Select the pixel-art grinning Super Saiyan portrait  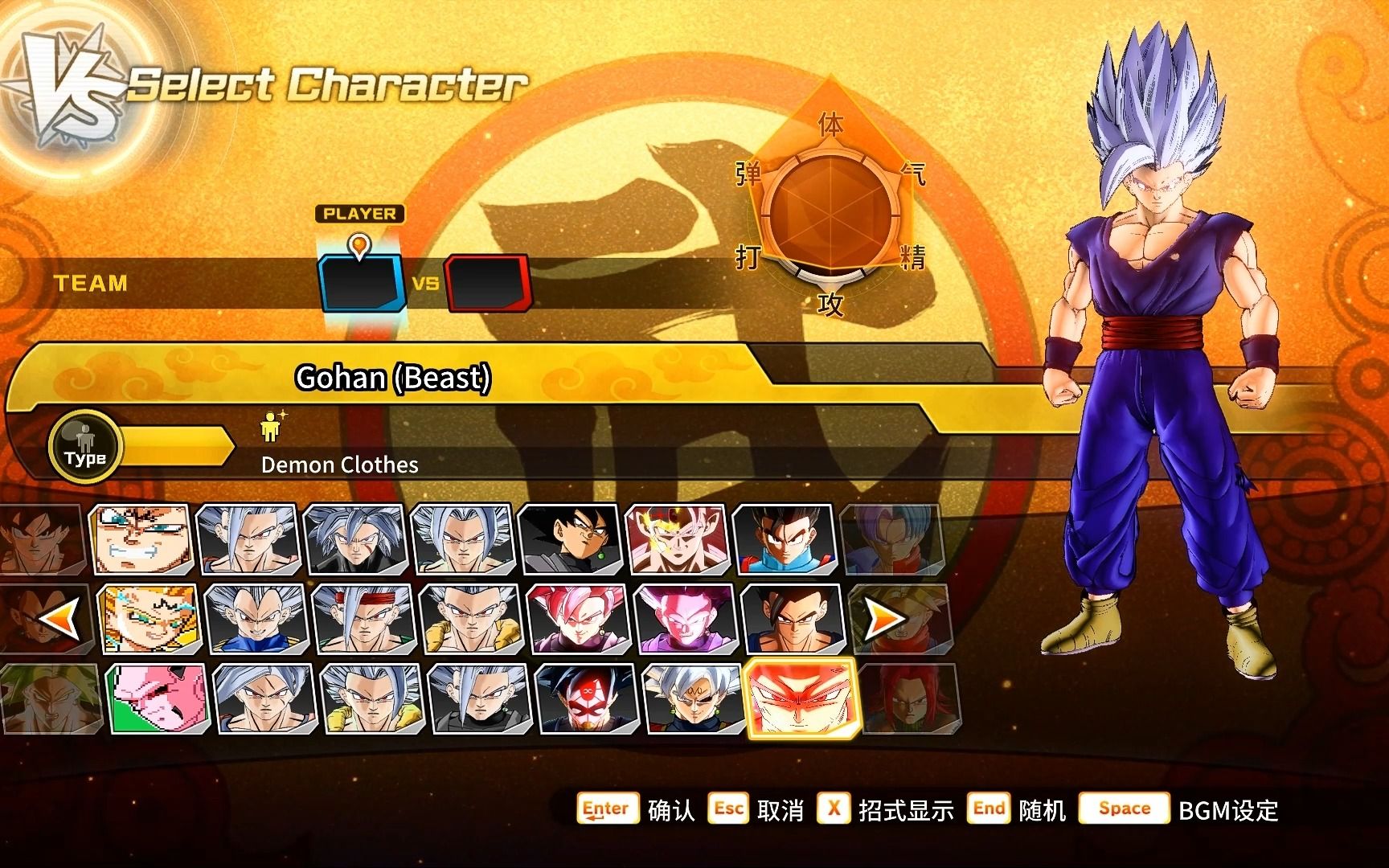click(x=142, y=539)
